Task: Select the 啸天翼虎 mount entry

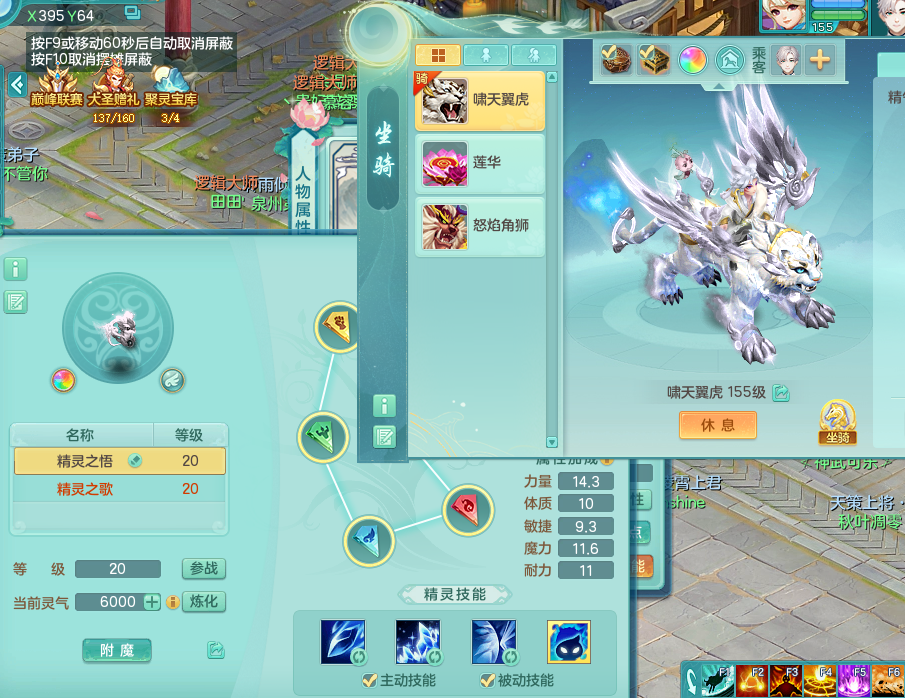Action: [480, 101]
